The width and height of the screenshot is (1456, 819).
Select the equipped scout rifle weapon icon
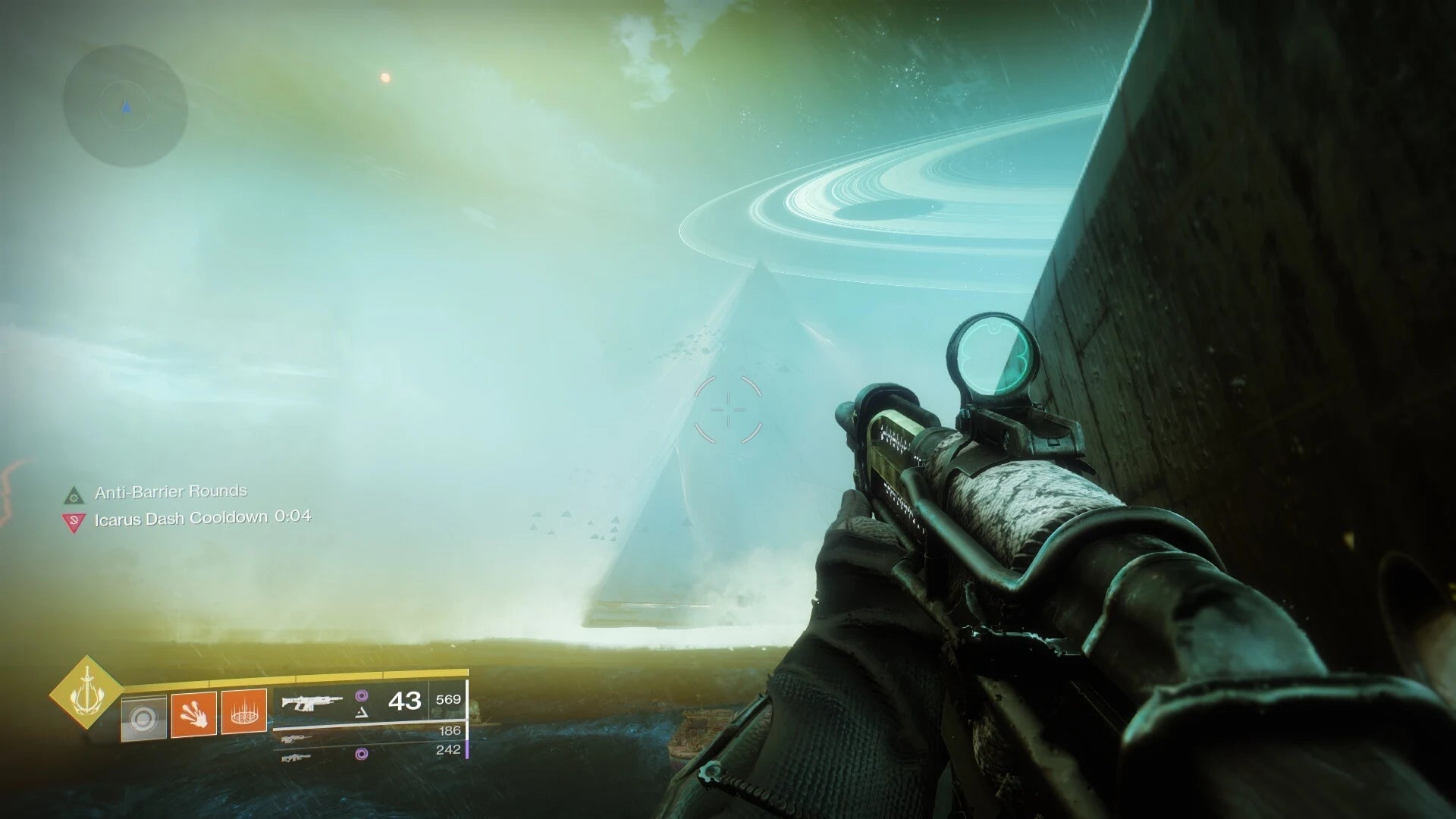tap(311, 701)
